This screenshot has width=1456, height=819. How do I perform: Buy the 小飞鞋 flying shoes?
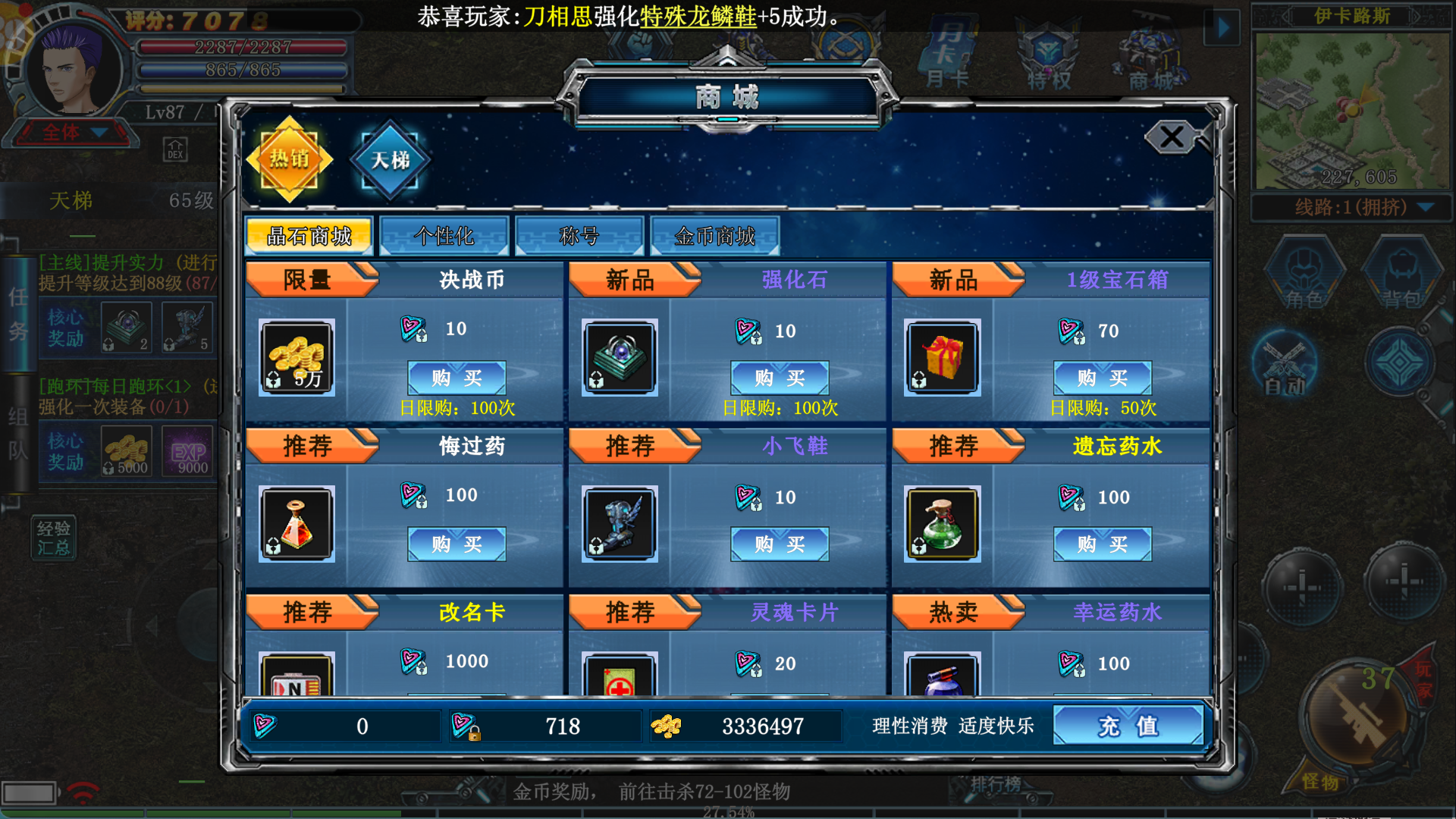(x=780, y=544)
